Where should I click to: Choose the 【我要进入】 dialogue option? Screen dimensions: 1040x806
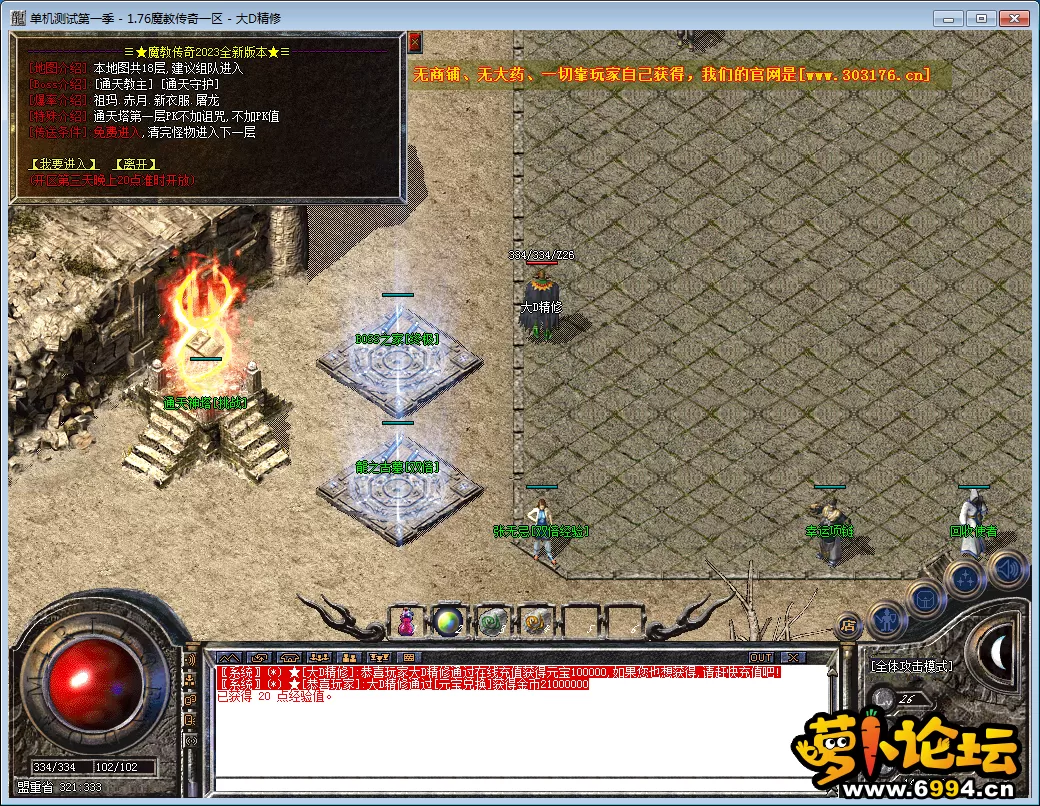pos(63,164)
